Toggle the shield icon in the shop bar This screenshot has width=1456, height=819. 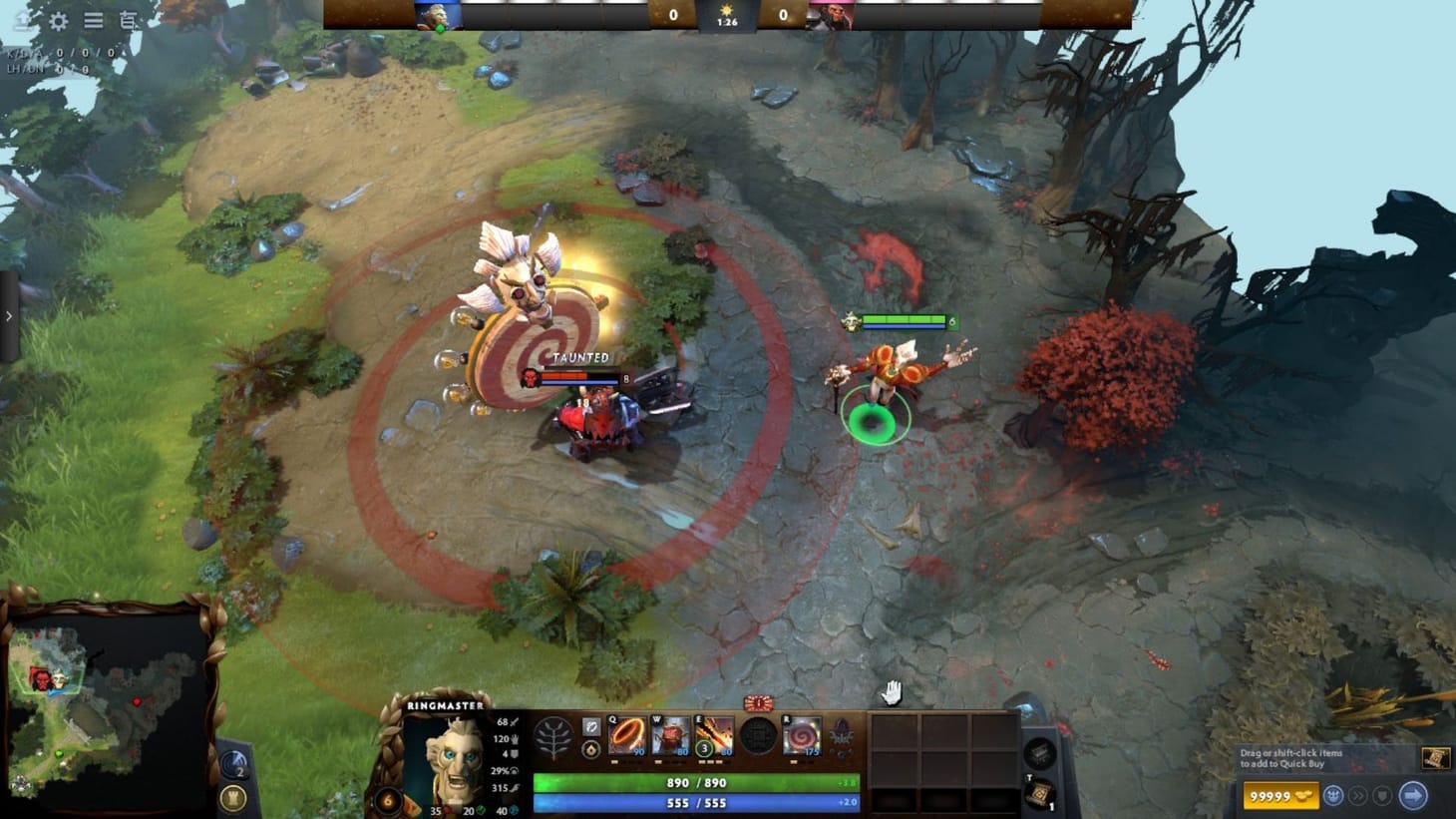pyautogui.click(x=1380, y=796)
